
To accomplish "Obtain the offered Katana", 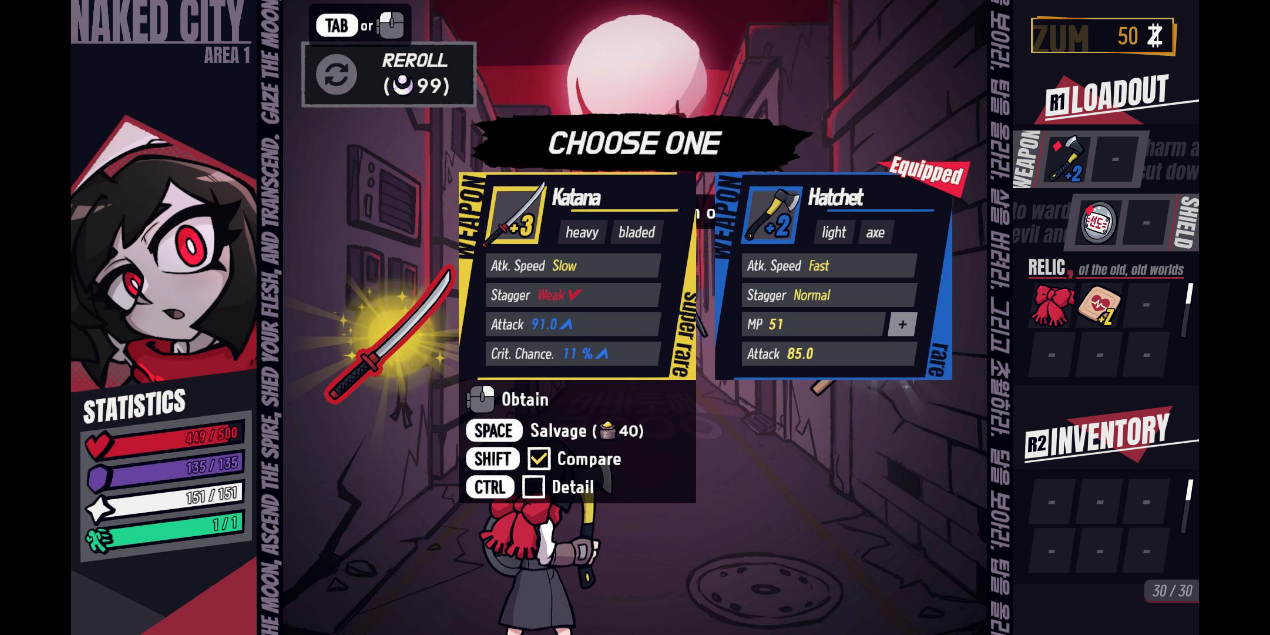I will 510,400.
